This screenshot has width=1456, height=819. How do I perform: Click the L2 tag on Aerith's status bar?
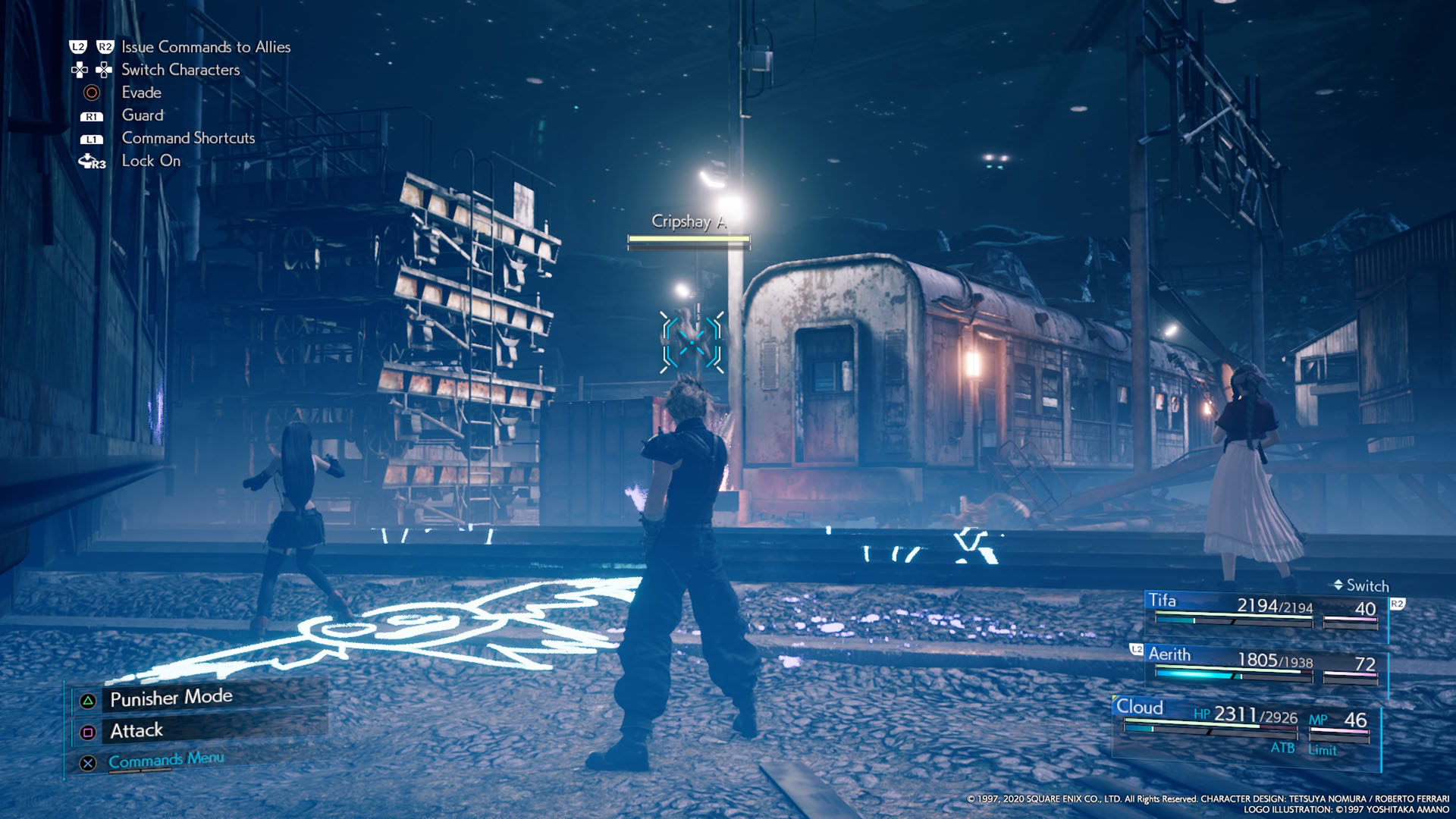(x=1135, y=650)
